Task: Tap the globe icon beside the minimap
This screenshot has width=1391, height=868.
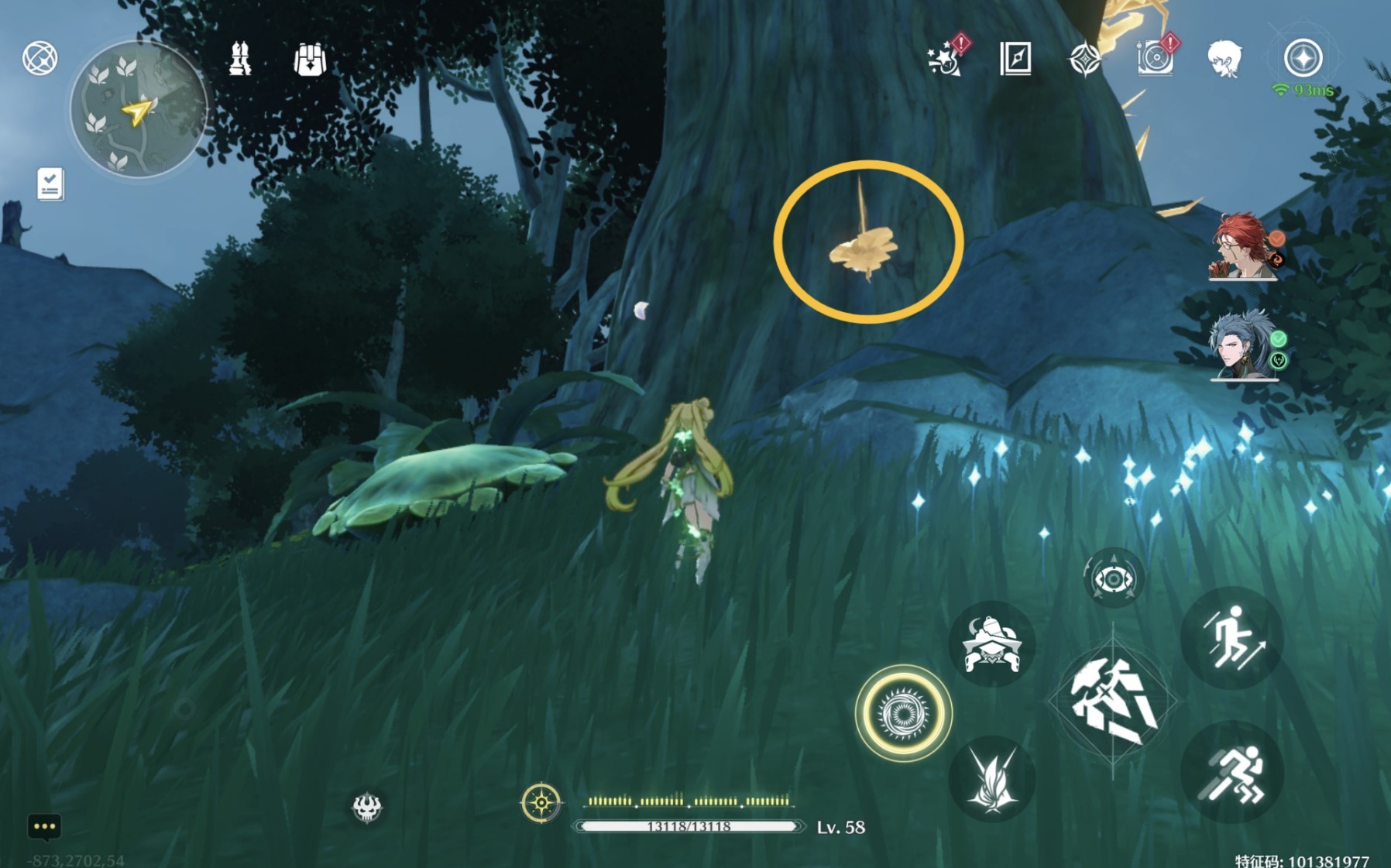Action: click(x=39, y=58)
